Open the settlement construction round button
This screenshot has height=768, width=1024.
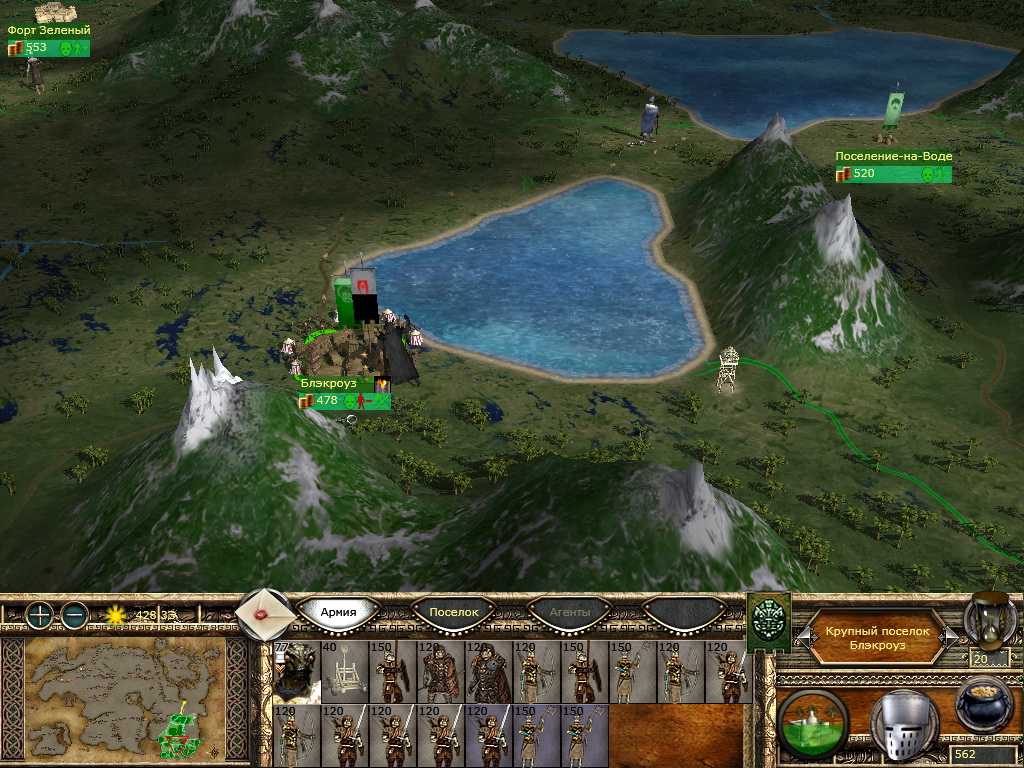(813, 720)
